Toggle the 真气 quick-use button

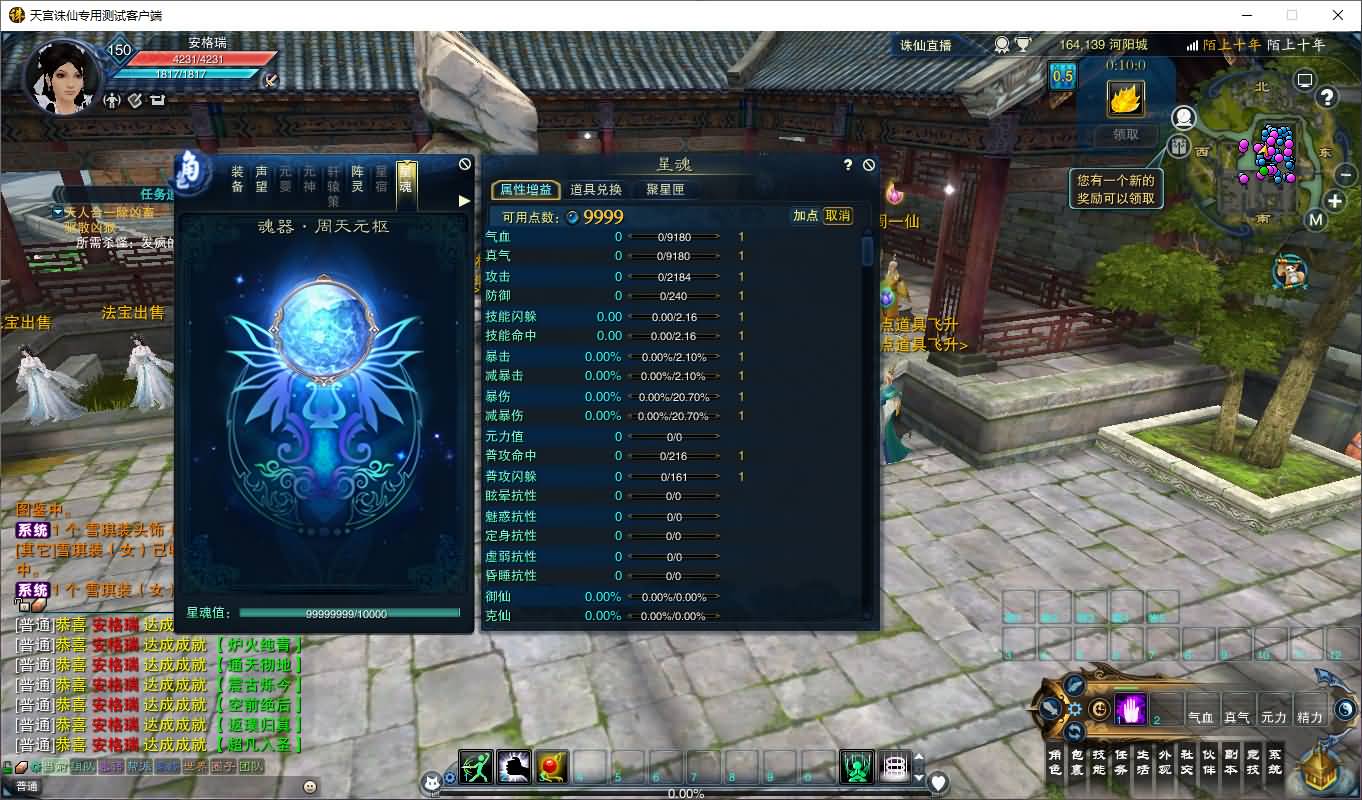(1236, 717)
